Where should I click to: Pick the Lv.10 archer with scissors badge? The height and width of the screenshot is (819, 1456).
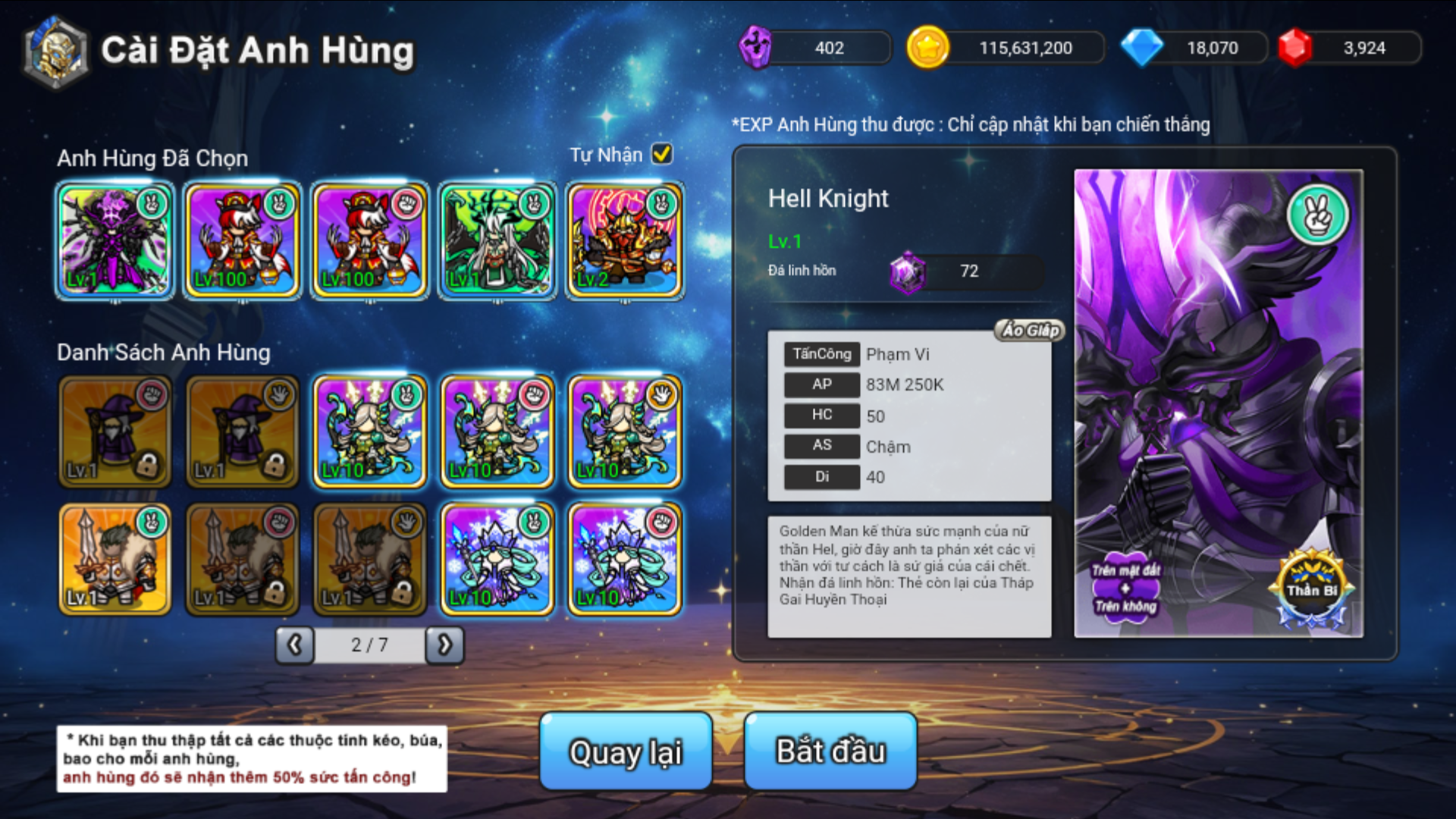click(x=369, y=431)
